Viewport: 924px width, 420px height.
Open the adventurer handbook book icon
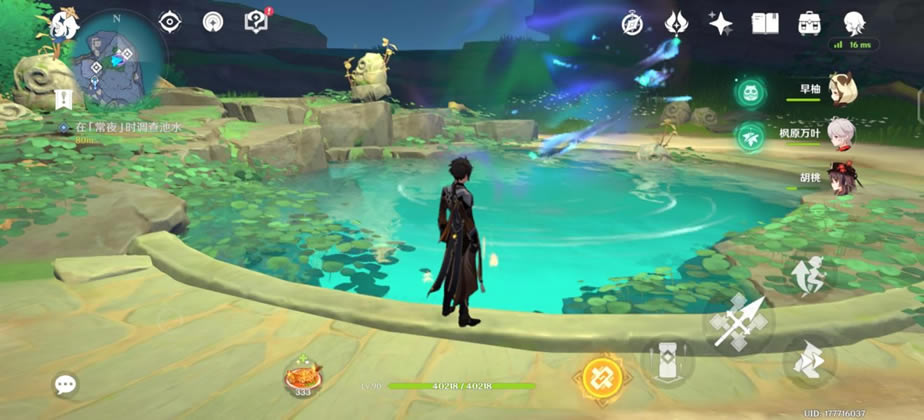(765, 23)
